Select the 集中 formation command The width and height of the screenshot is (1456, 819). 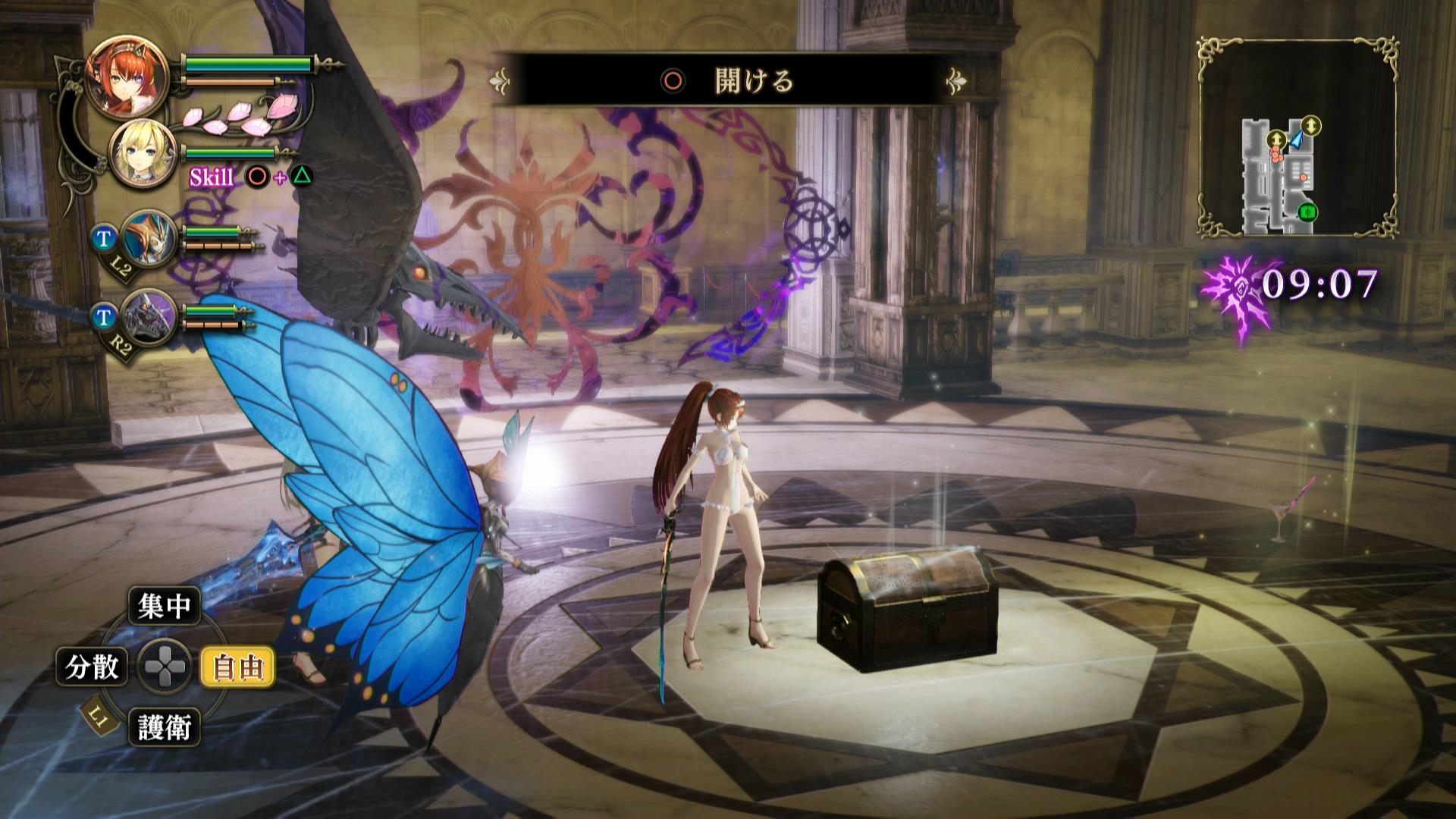tap(164, 606)
